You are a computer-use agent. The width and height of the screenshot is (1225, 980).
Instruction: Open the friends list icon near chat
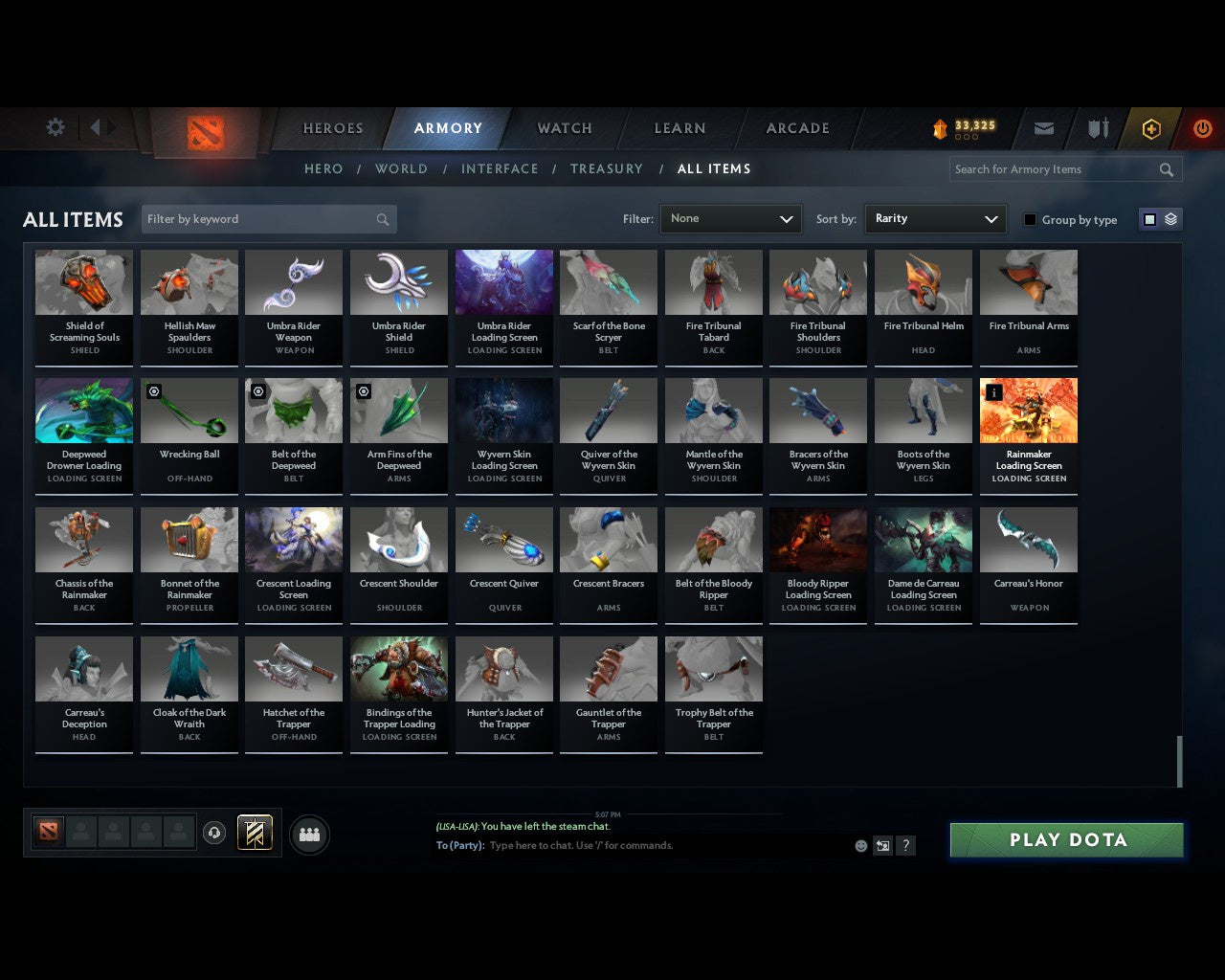click(308, 835)
